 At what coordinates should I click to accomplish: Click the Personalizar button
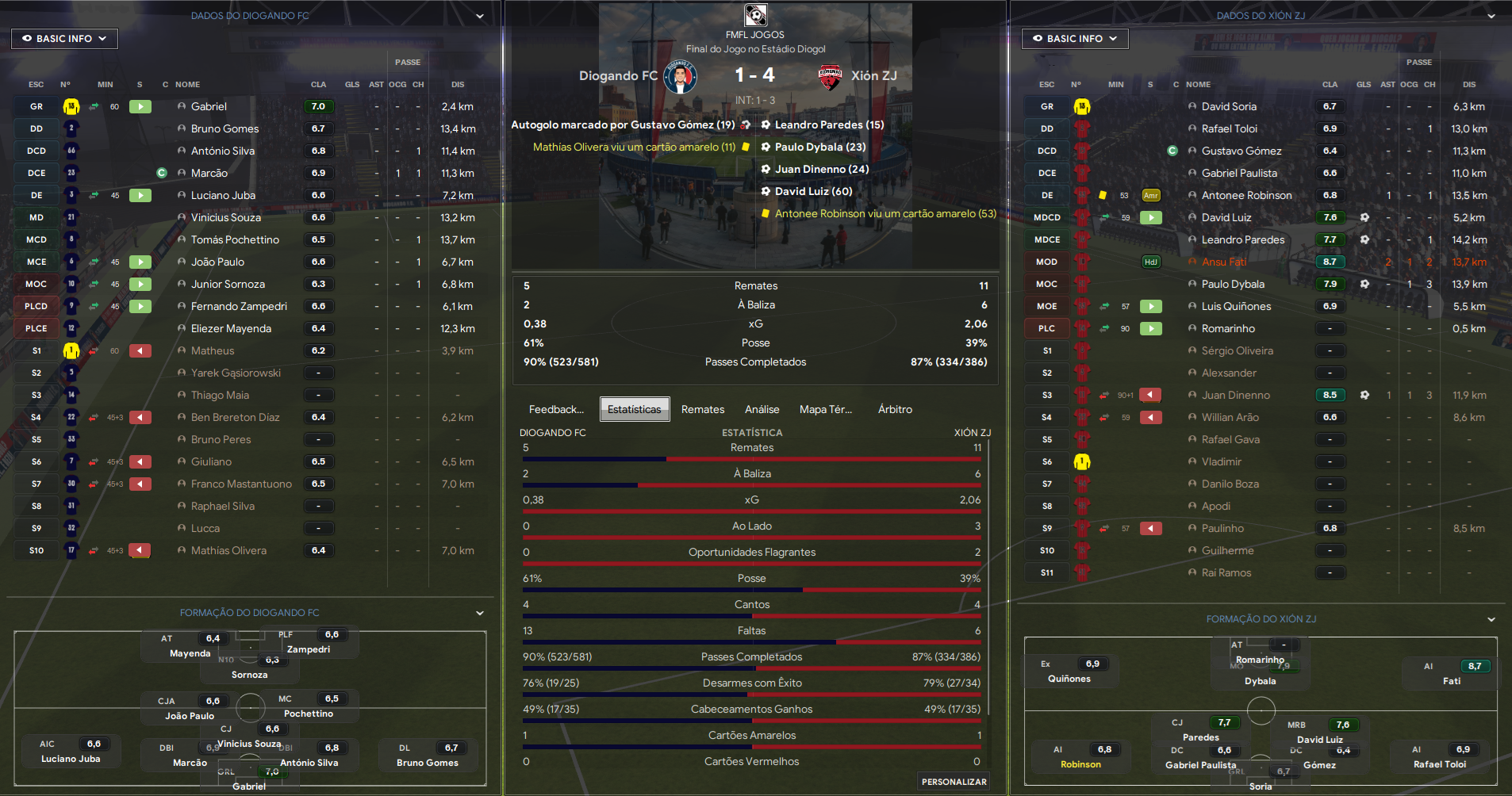[x=954, y=782]
